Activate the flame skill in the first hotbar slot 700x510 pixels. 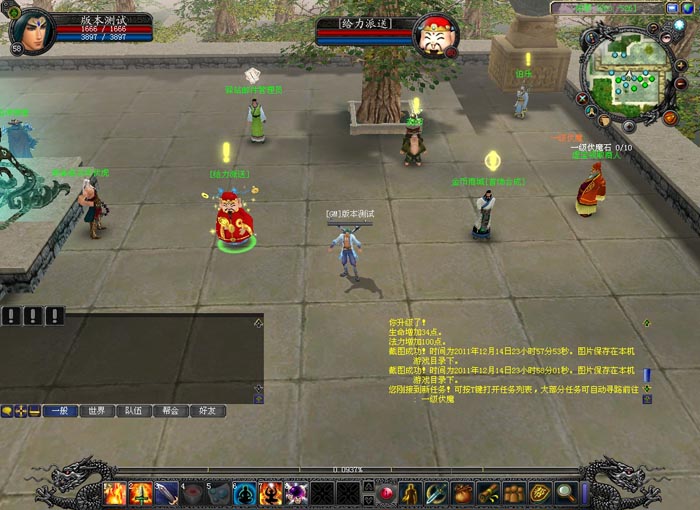tap(115, 493)
